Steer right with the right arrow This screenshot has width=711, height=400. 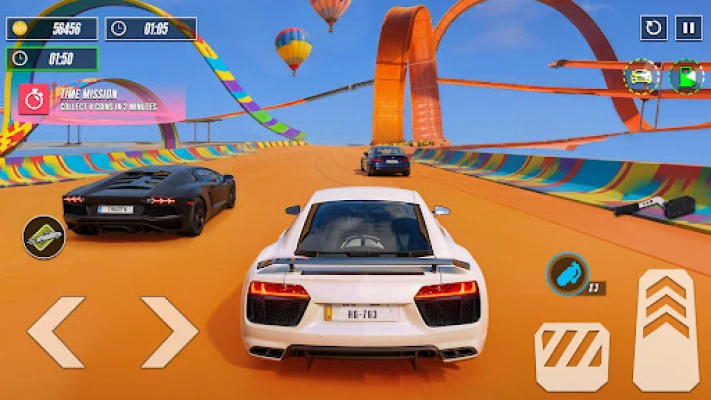point(169,332)
